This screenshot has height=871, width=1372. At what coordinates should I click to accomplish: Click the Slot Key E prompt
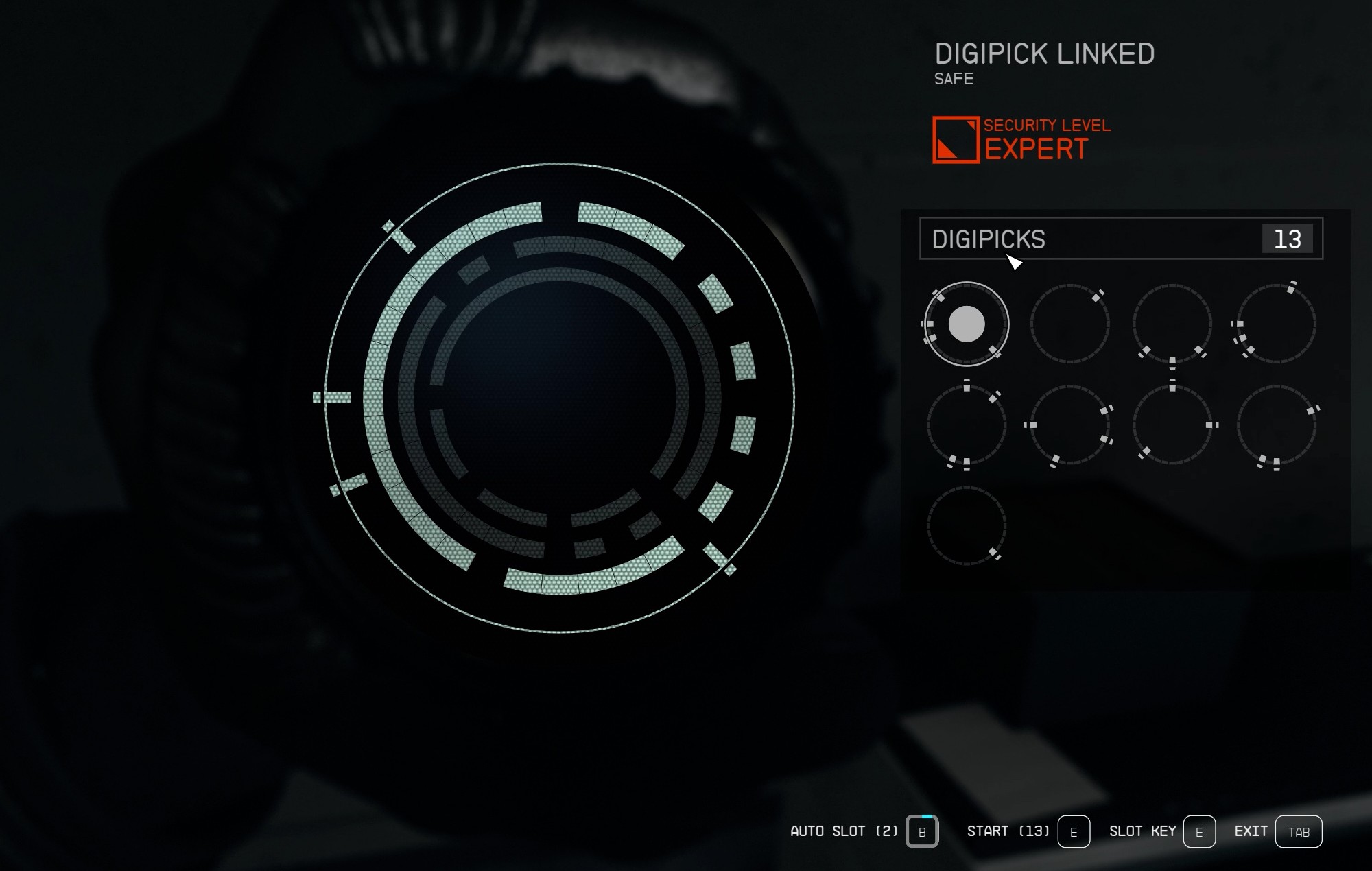(x=1199, y=831)
